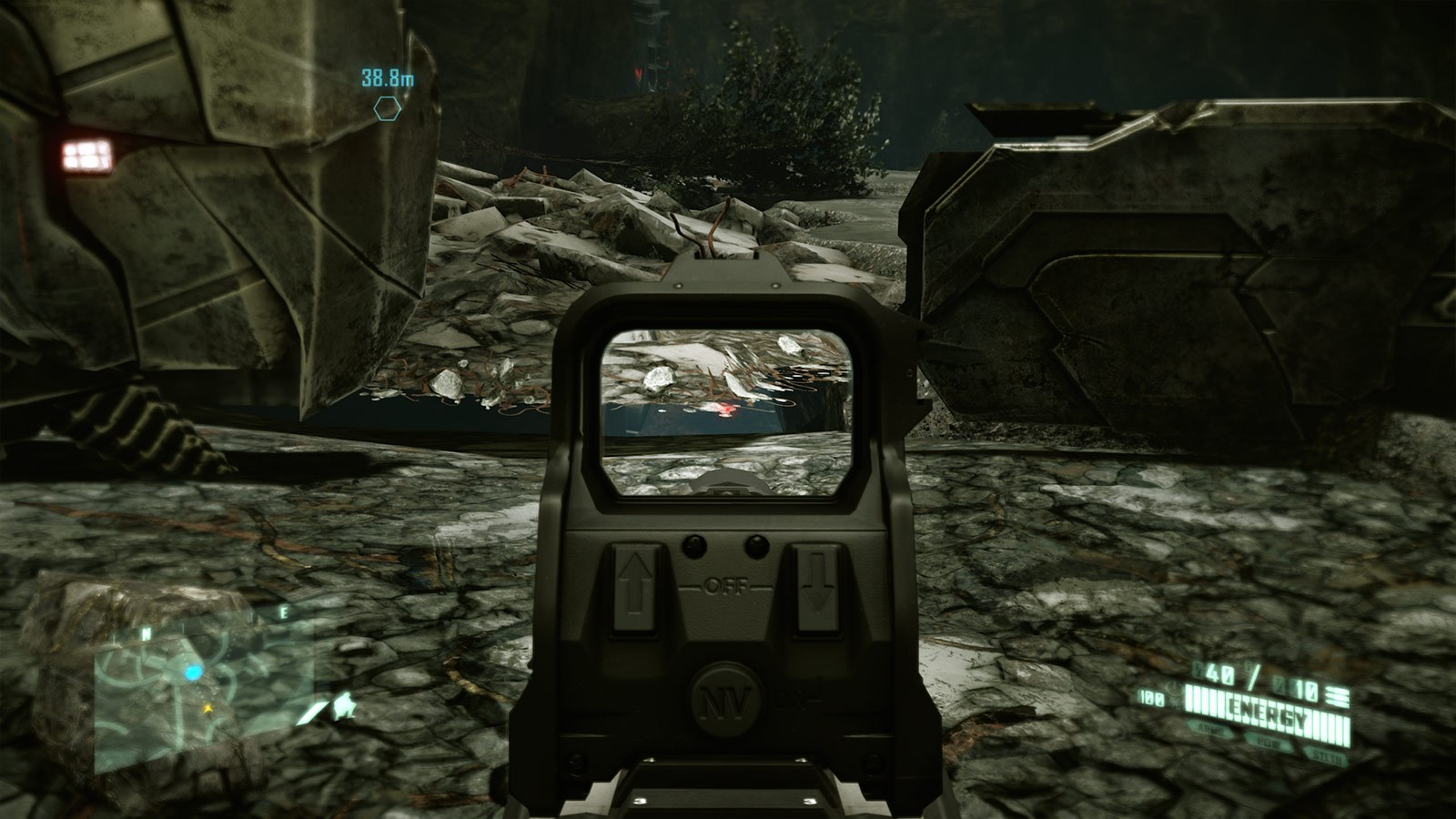Toggle the OFF switch on the sight housing
The height and width of the screenshot is (819, 1456).
pos(724,584)
